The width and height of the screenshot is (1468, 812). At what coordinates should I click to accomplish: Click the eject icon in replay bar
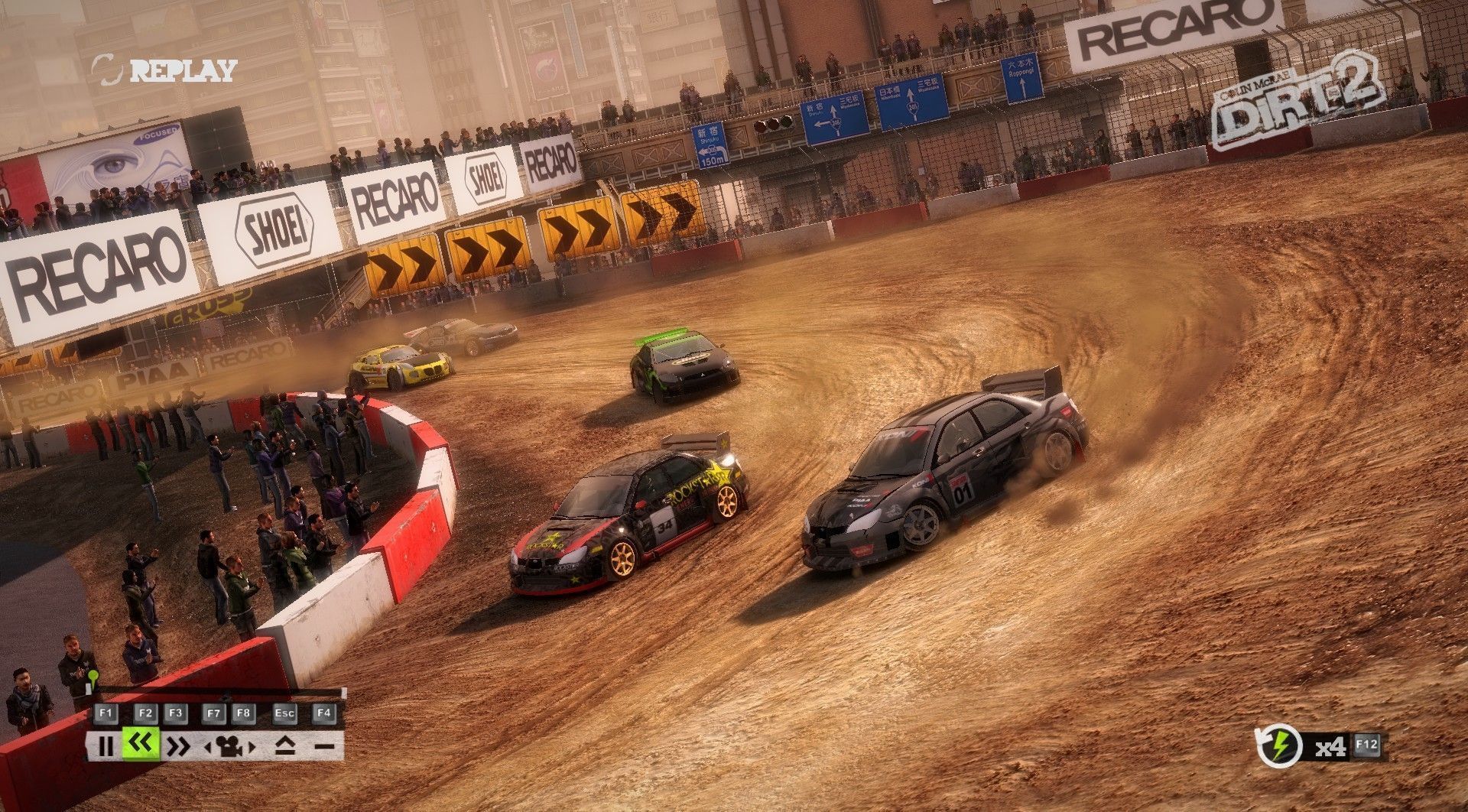[284, 745]
